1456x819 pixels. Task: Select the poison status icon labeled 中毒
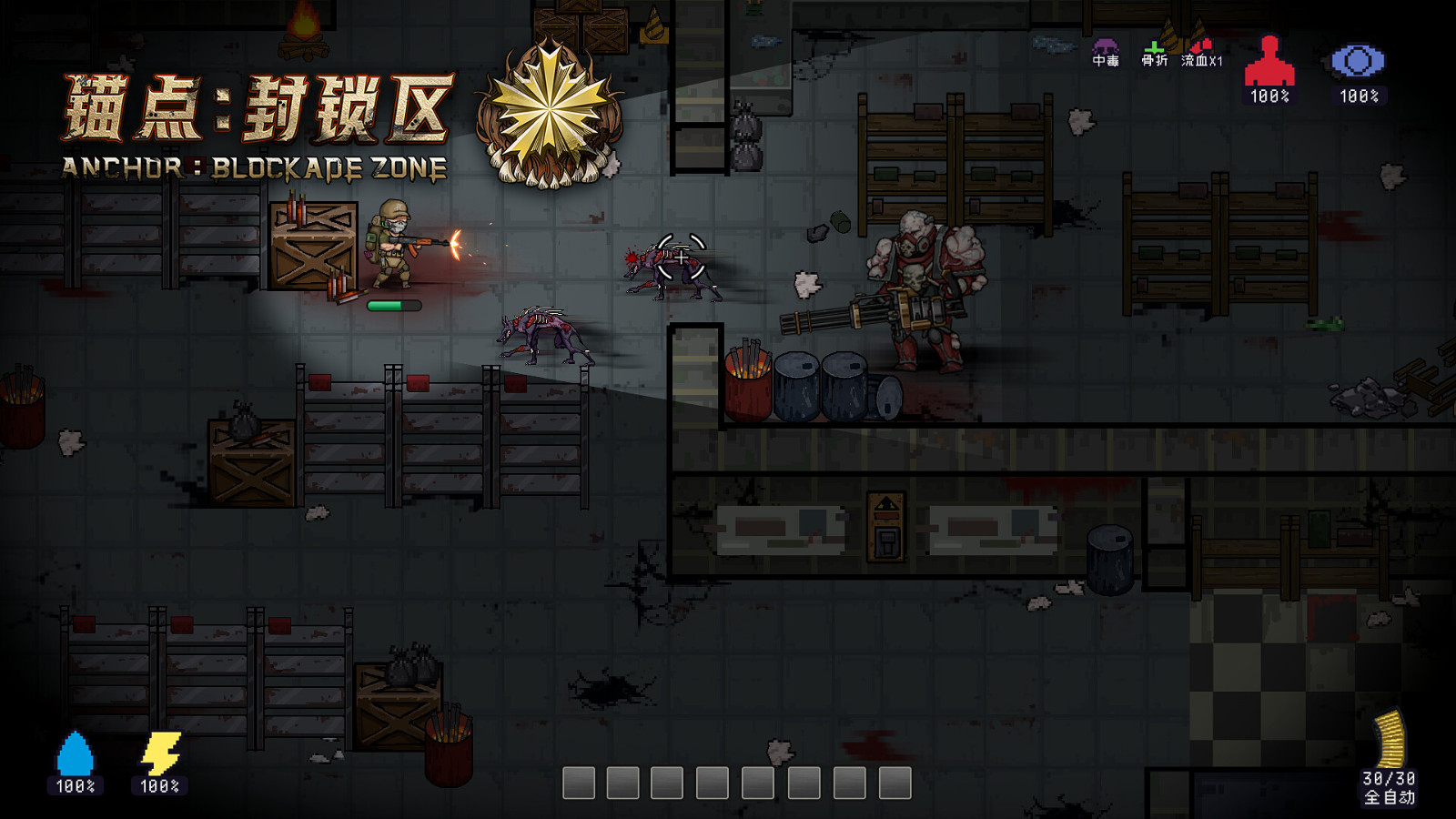click(x=1105, y=50)
